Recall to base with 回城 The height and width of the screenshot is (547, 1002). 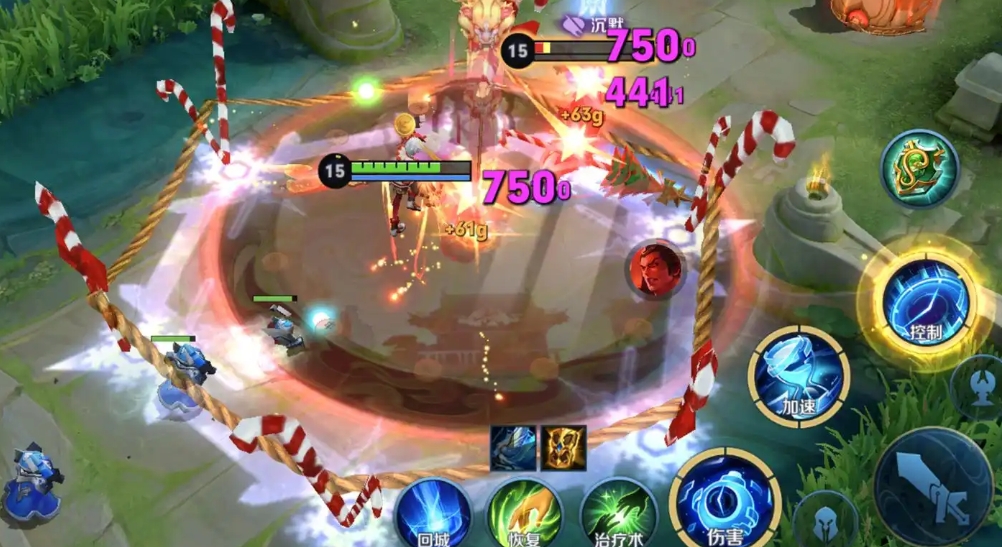coord(433,512)
